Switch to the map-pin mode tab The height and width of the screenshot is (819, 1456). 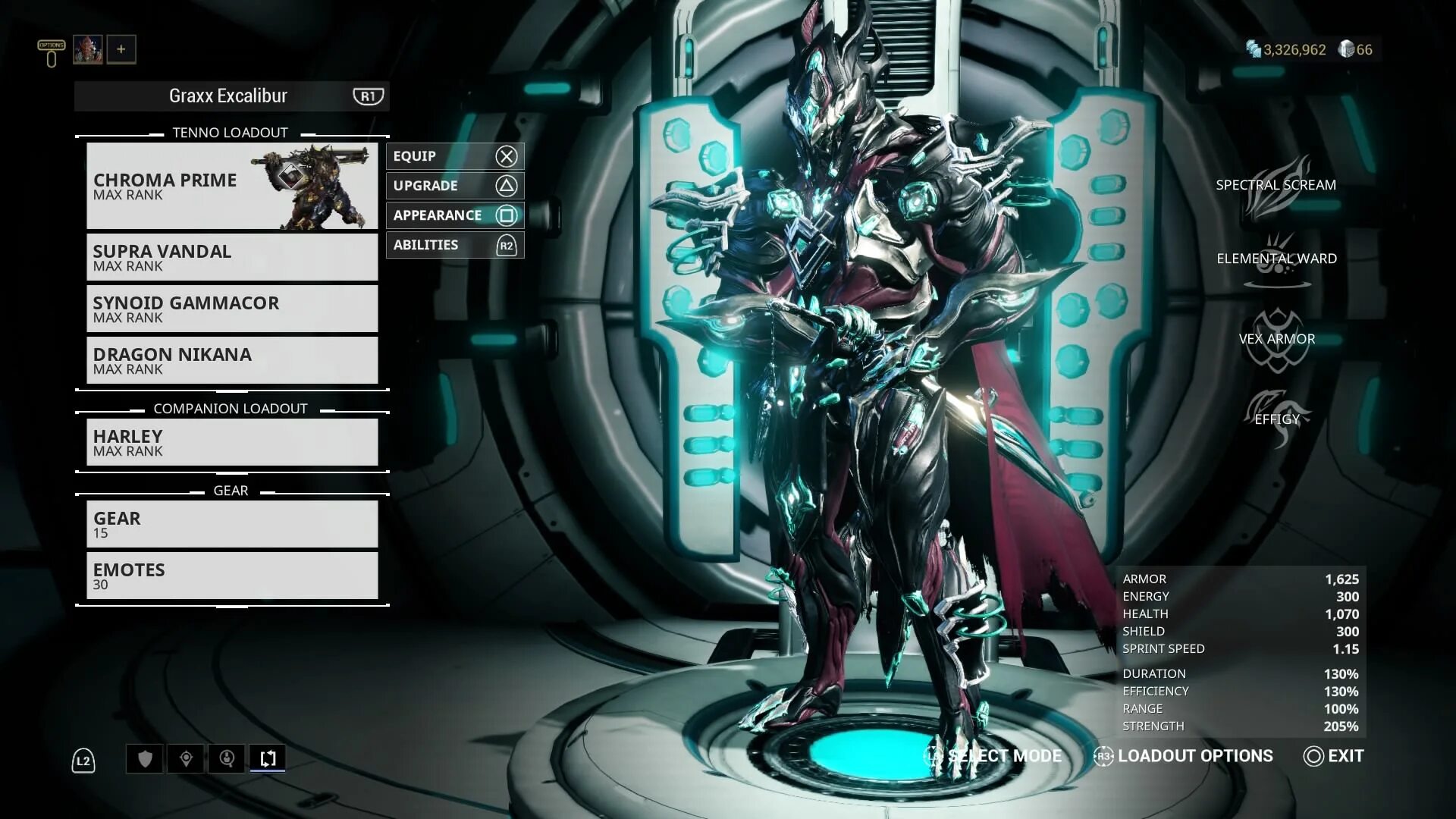point(186,758)
